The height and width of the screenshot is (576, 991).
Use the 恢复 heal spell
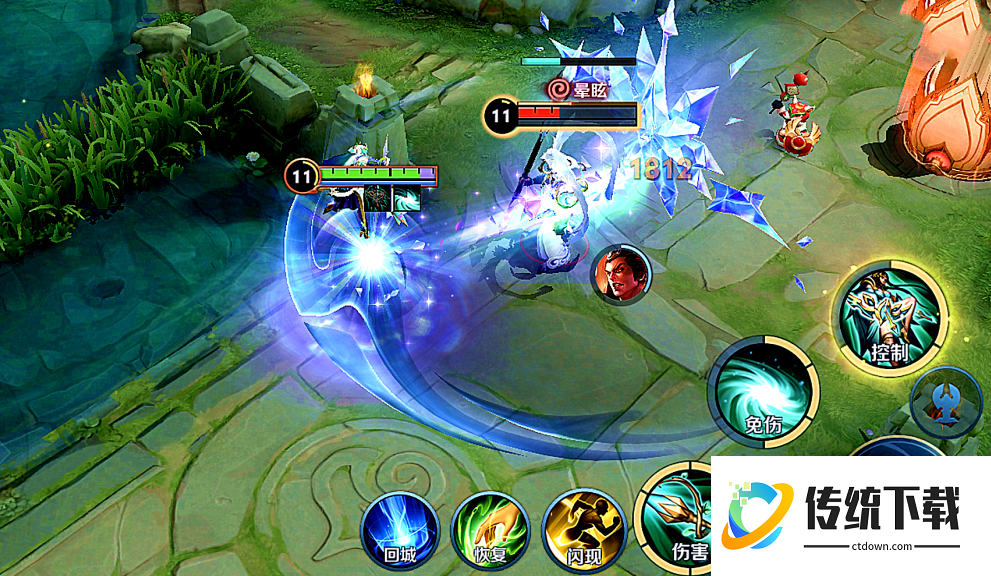click(x=490, y=528)
